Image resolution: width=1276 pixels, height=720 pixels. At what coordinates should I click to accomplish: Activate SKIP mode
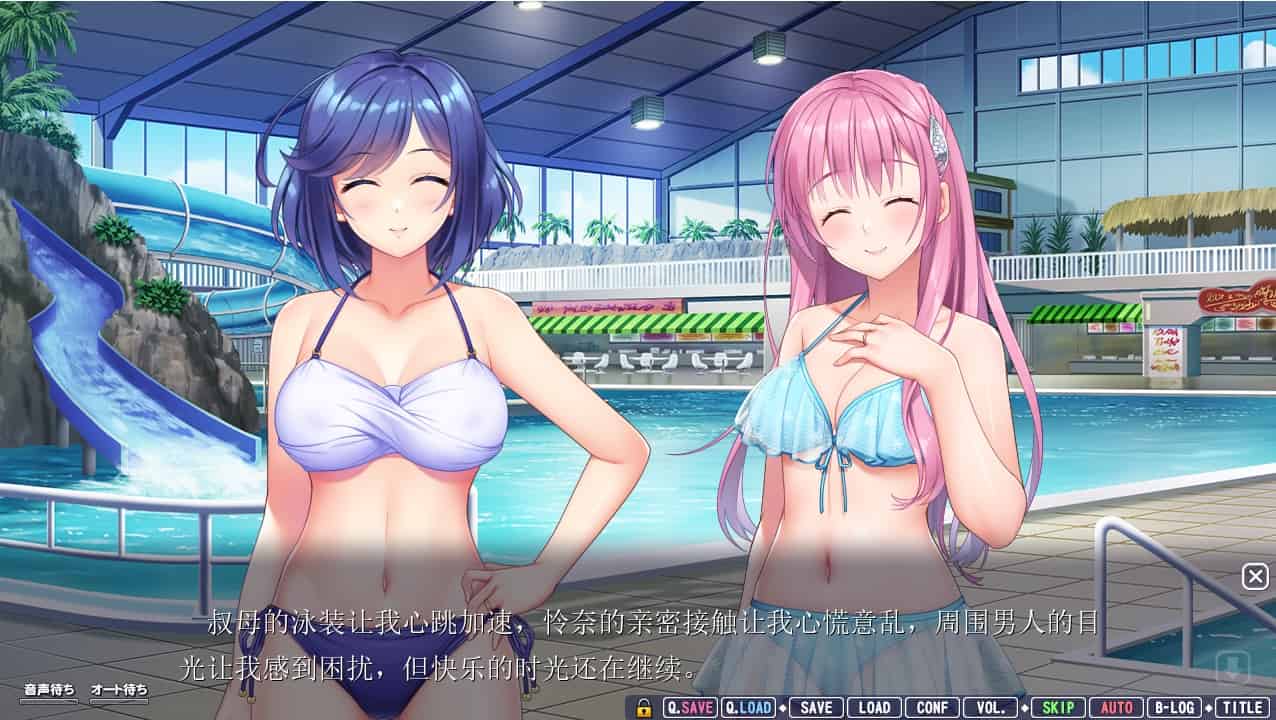pos(1058,707)
